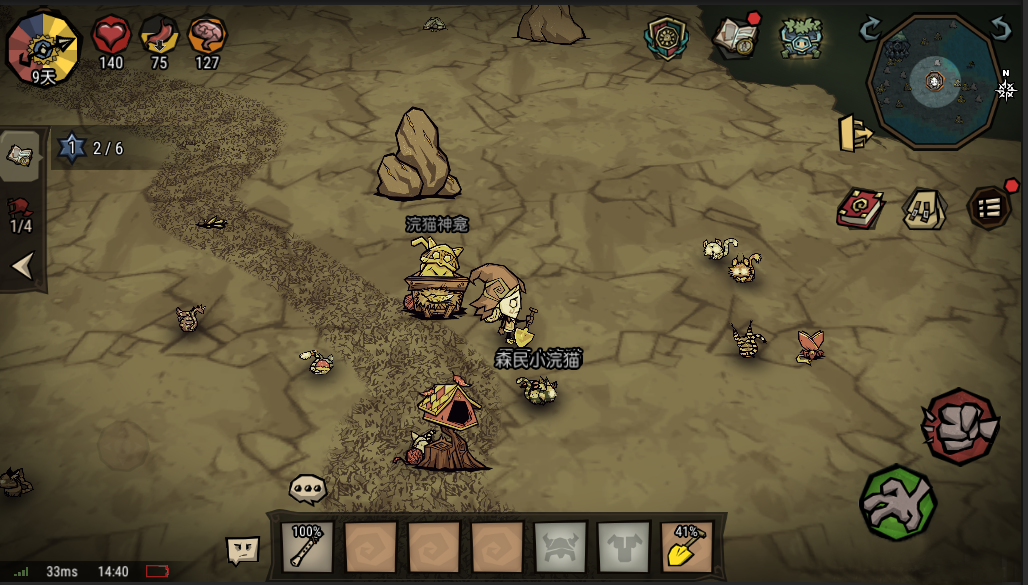Screen dimensions: 1028x585
Task: Open the chat bubble with three dots
Action: click(307, 489)
